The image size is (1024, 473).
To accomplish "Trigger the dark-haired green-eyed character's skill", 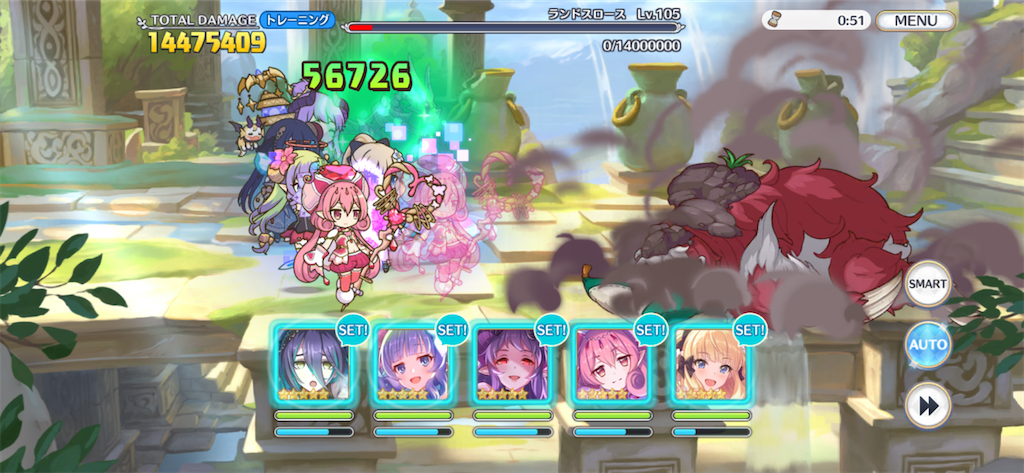I will 313,363.
